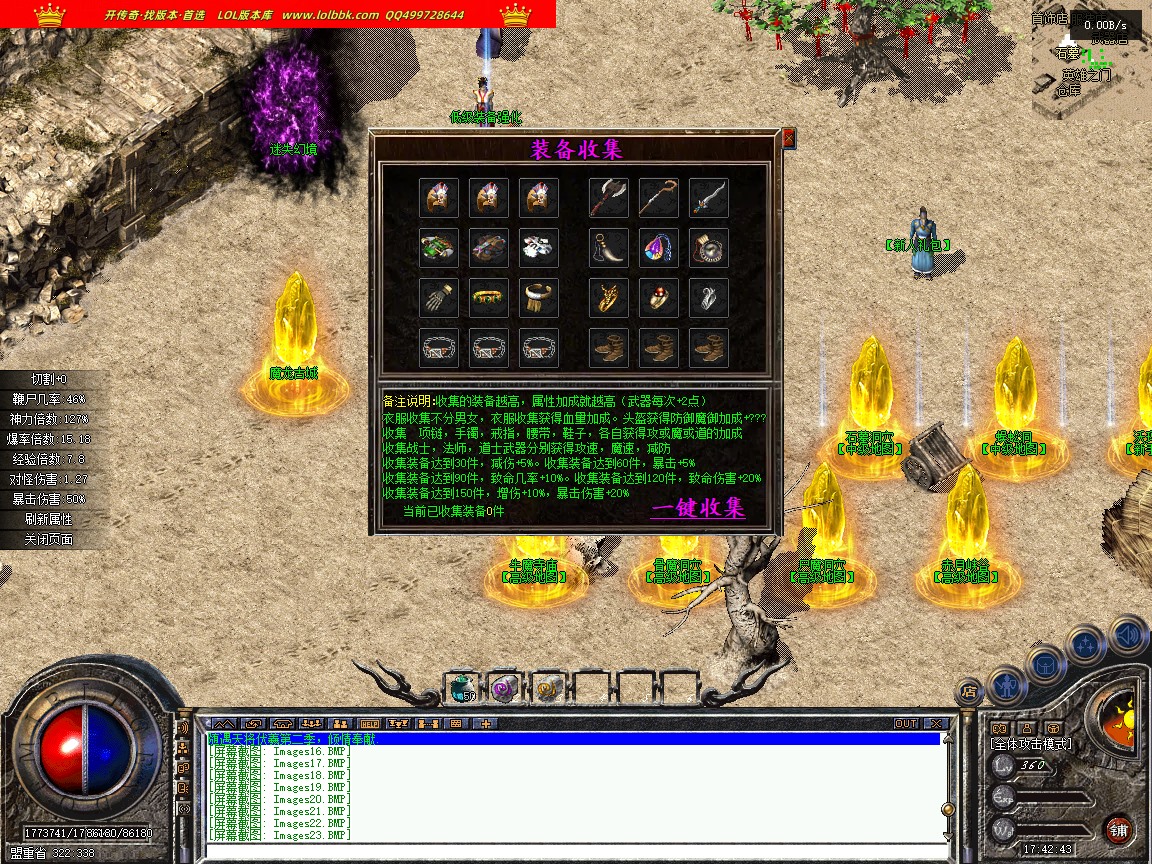
Task: Choose the wooden staff weapon slot
Action: tap(658, 198)
